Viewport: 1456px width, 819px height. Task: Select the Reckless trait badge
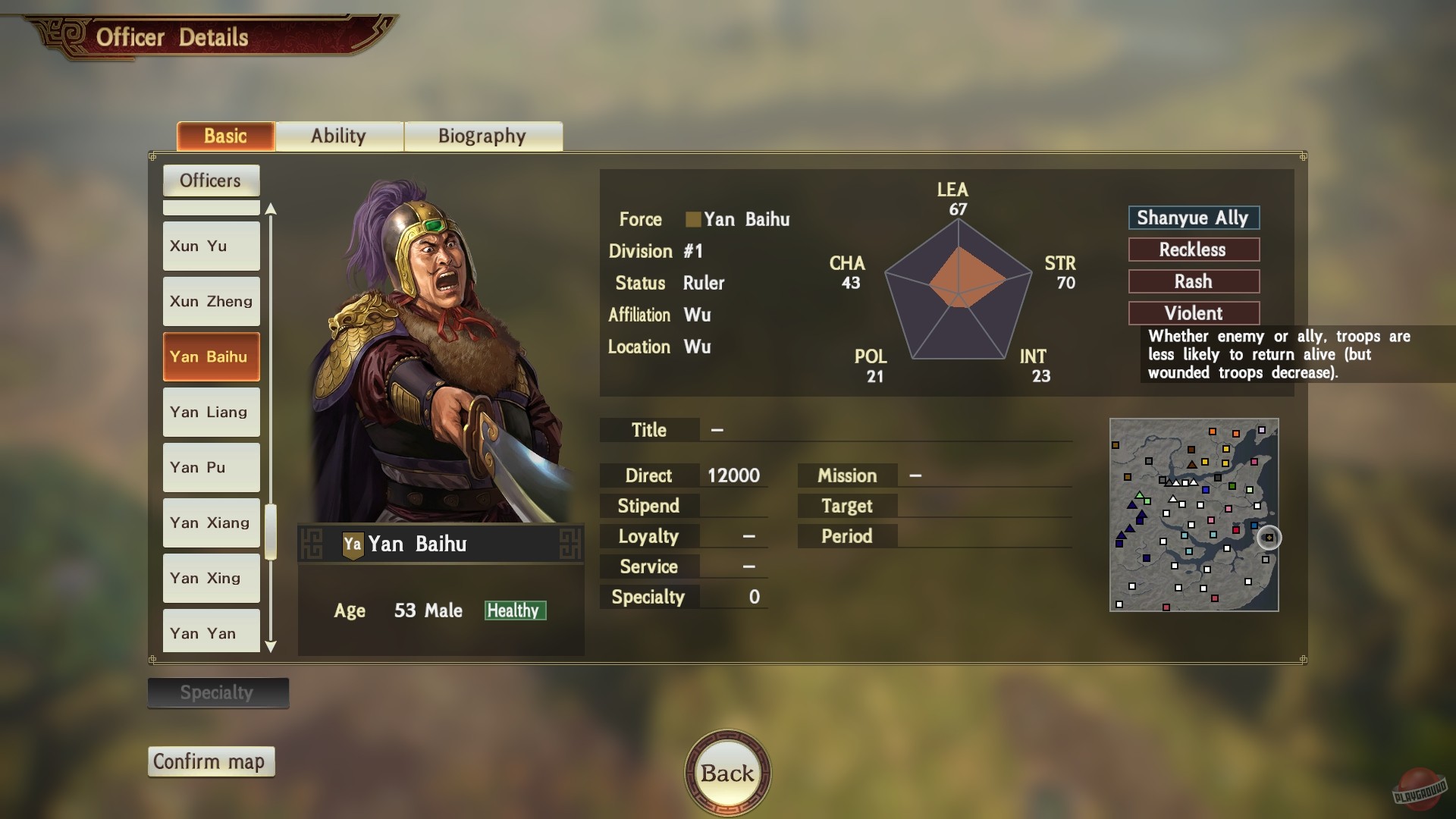(1194, 249)
